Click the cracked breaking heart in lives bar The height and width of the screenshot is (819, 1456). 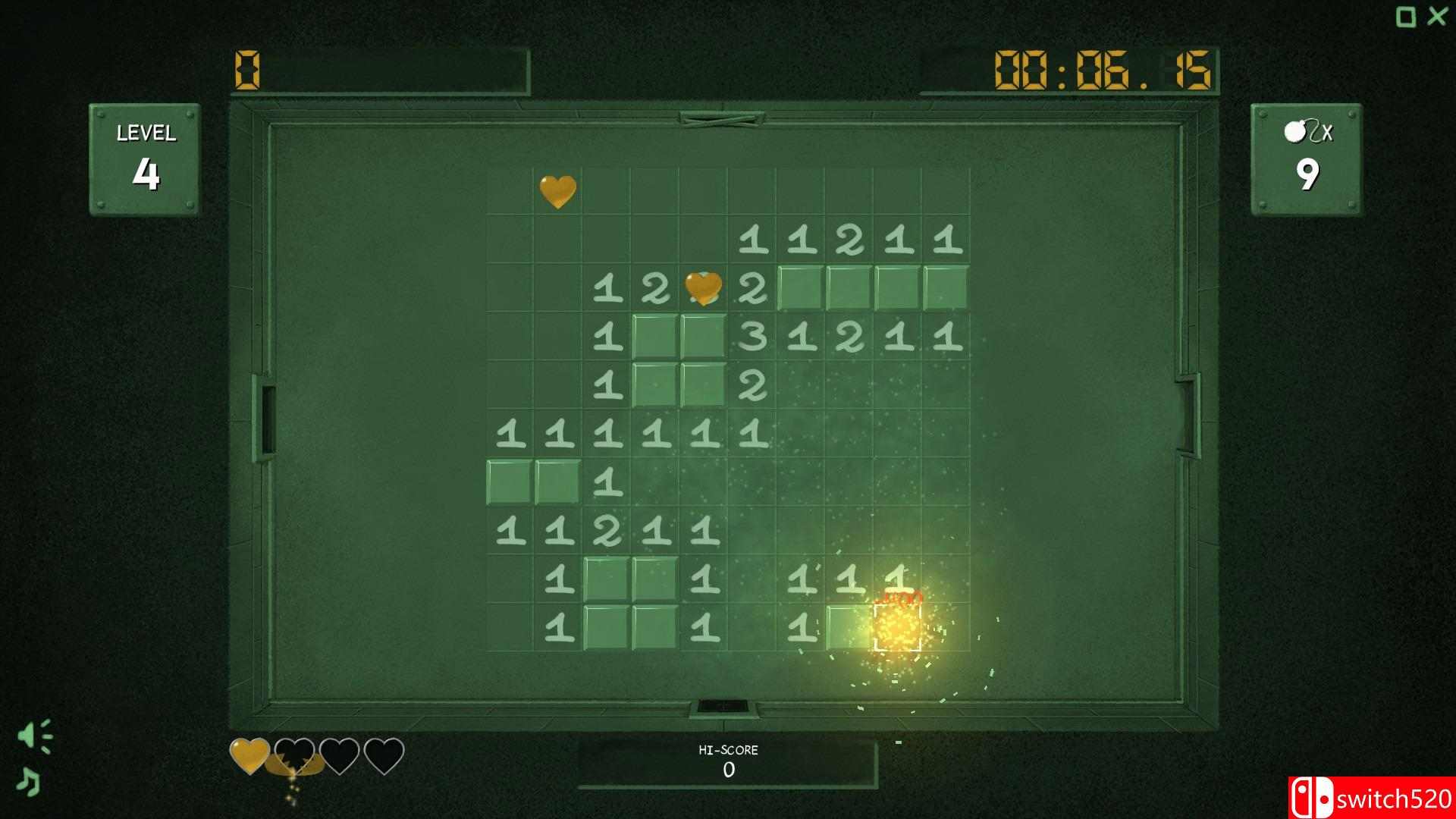pyautogui.click(x=294, y=756)
